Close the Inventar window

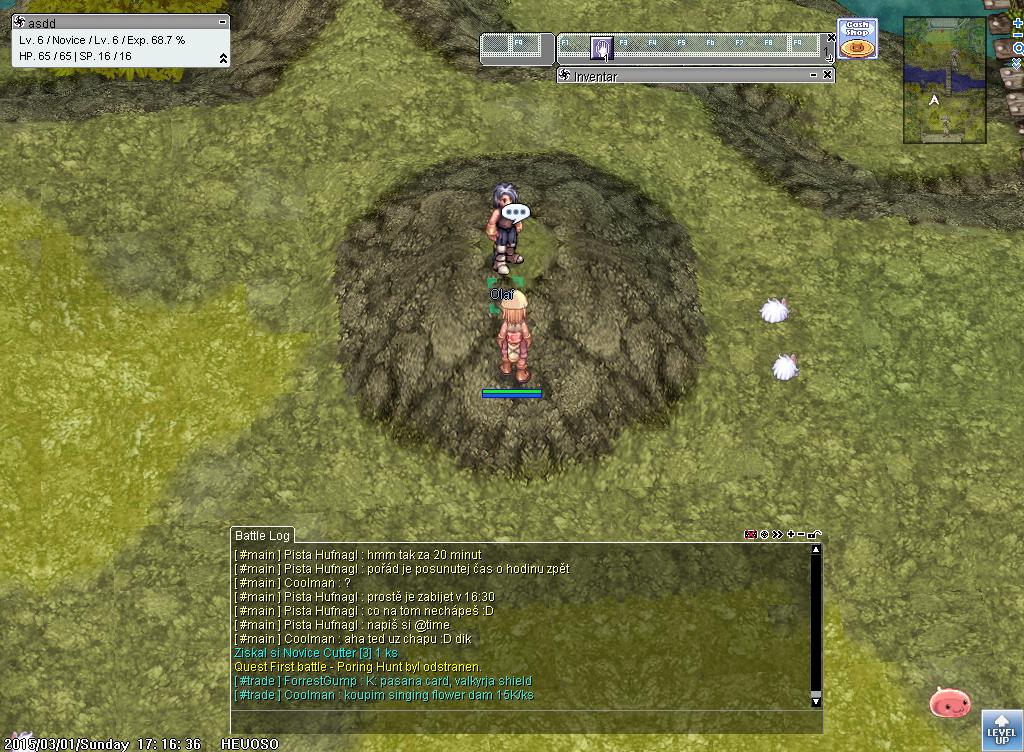pos(827,76)
